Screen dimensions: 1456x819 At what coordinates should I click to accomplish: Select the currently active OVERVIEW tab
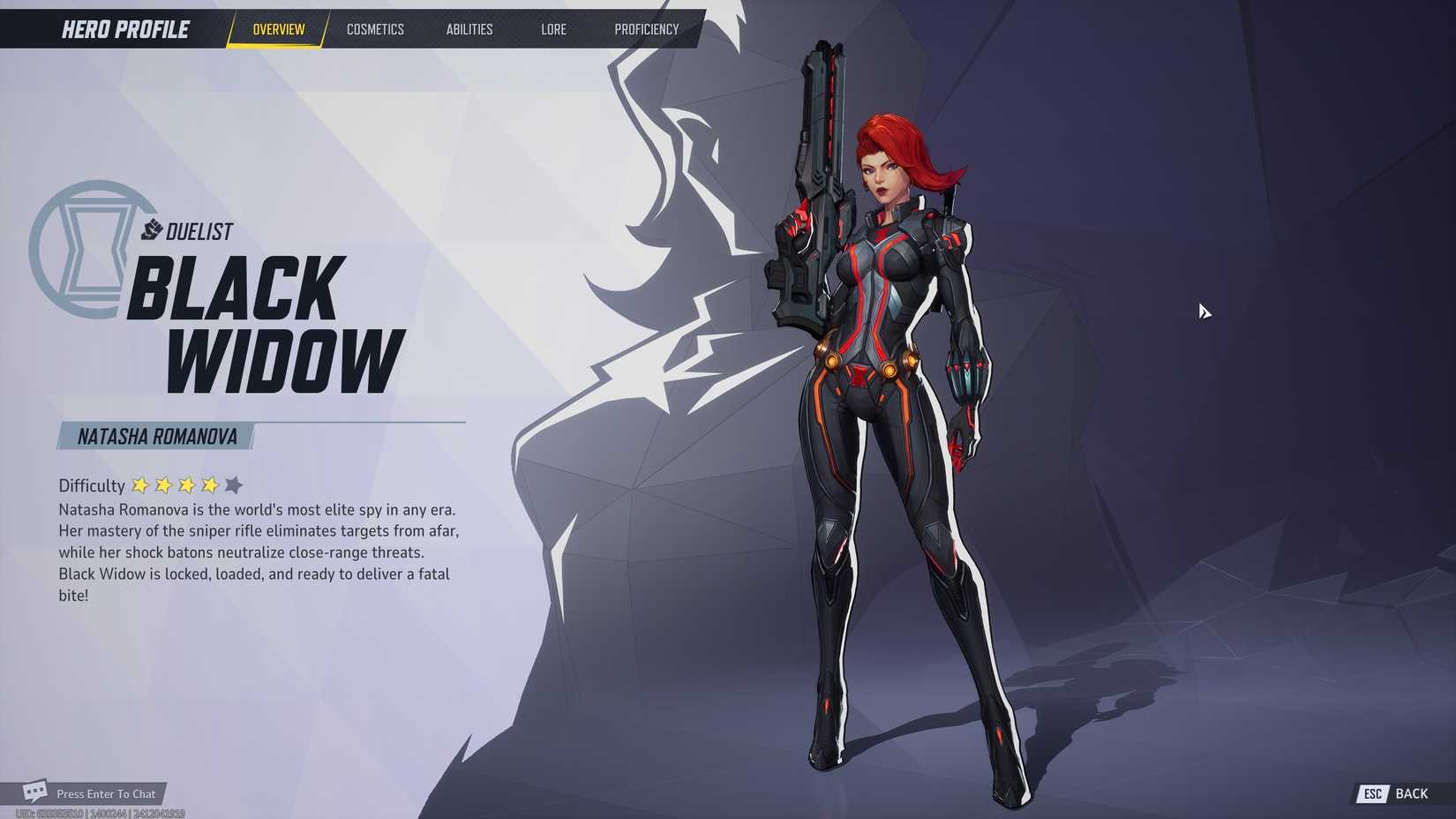pyautogui.click(x=276, y=29)
